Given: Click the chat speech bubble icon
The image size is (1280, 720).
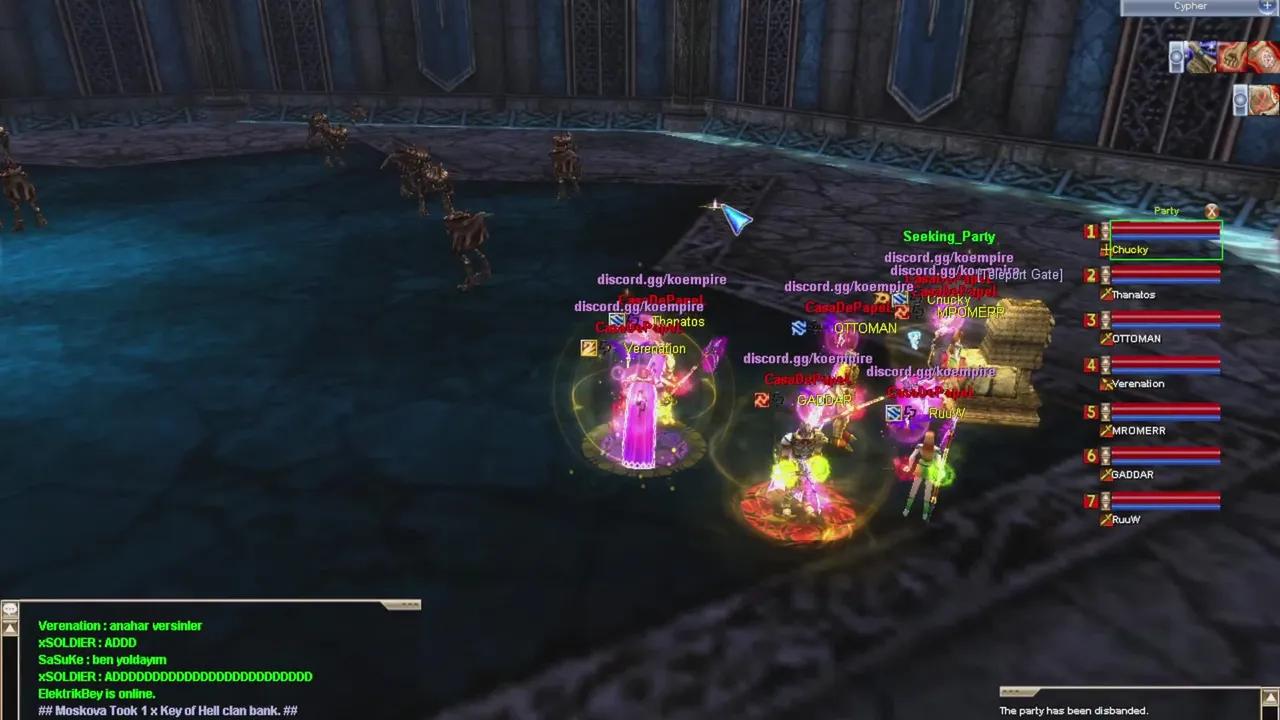Looking at the screenshot, I should pos(10,609).
